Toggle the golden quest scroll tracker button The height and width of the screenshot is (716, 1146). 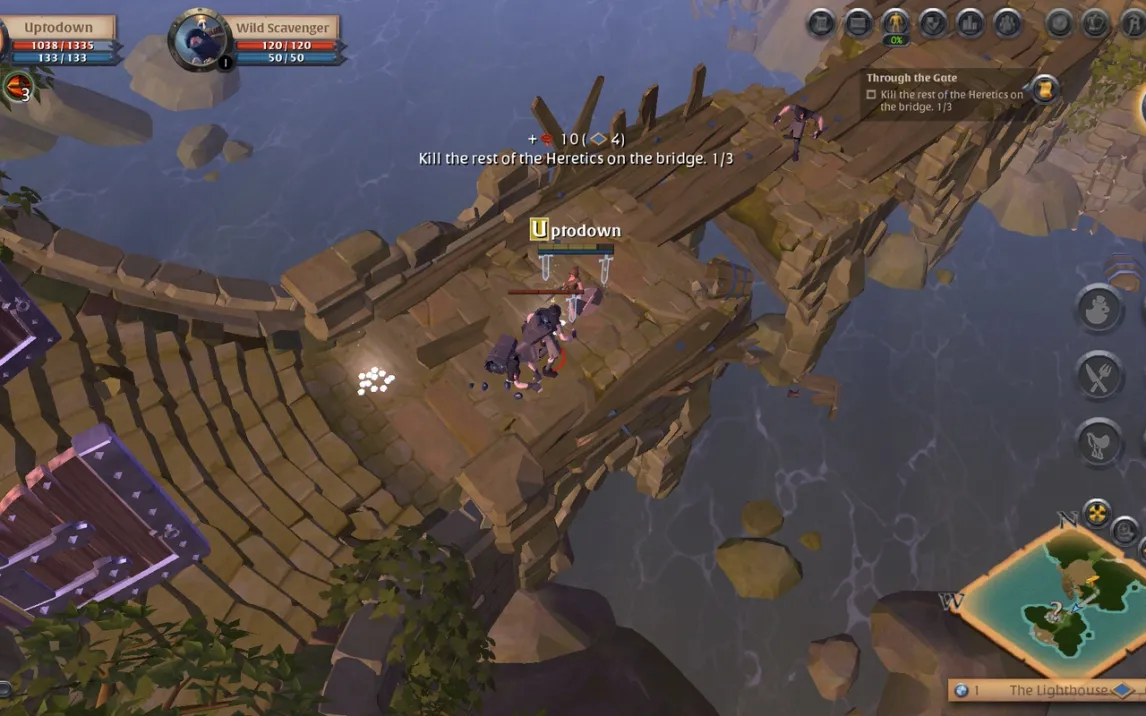click(x=1044, y=89)
